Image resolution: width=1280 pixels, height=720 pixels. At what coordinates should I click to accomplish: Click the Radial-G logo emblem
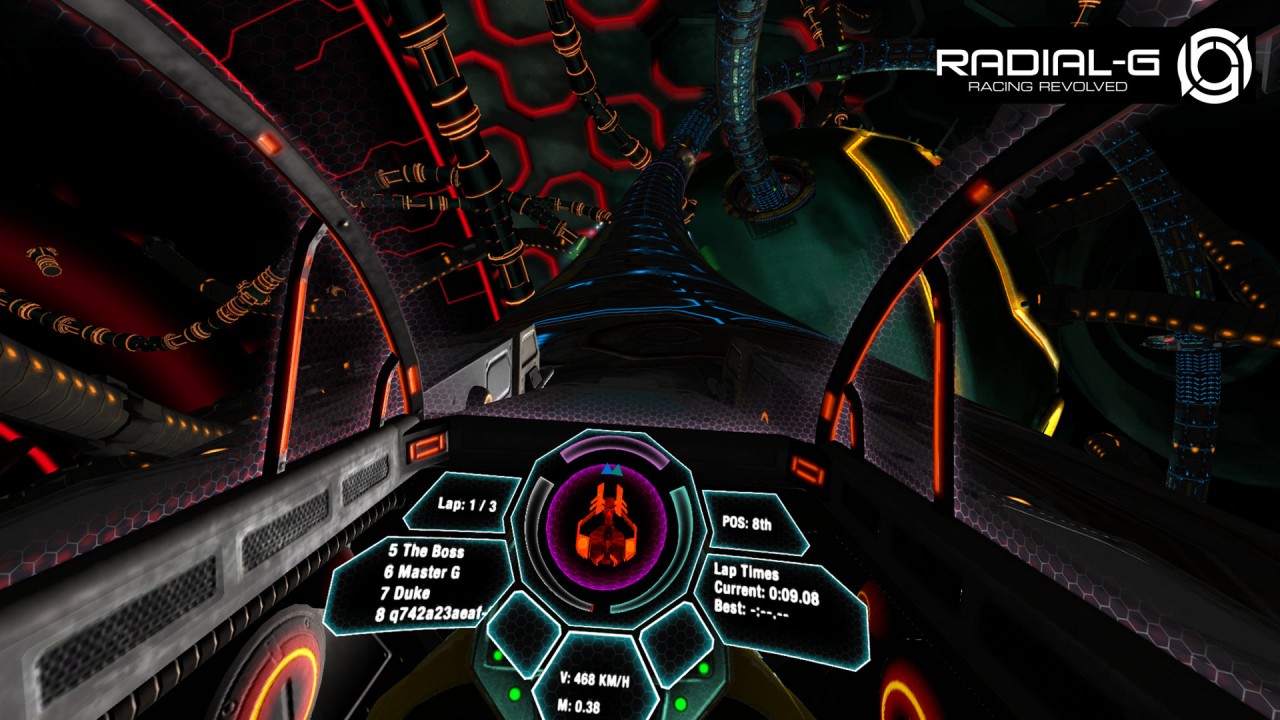1214,65
